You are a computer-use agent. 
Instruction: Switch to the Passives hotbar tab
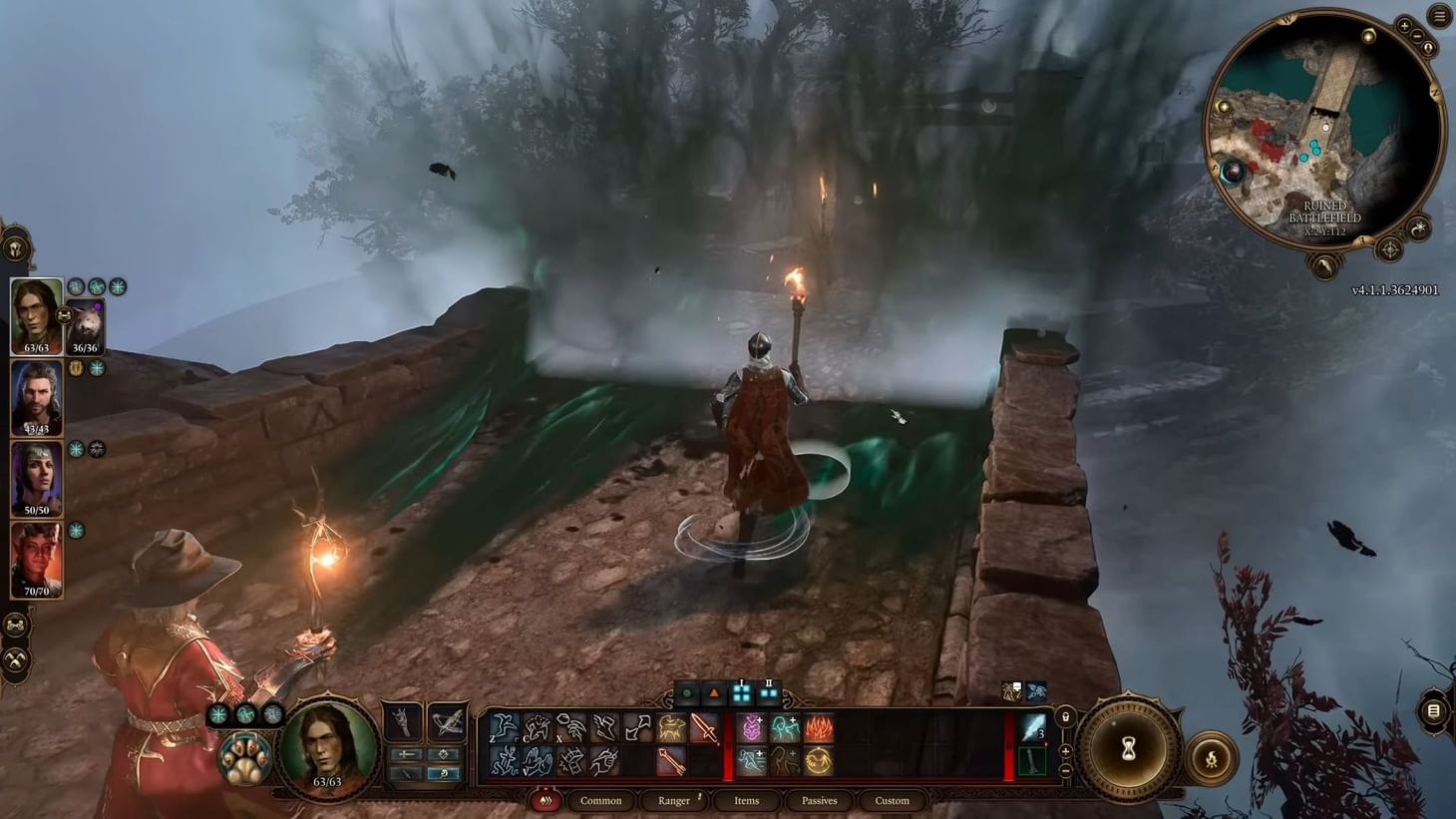point(819,800)
